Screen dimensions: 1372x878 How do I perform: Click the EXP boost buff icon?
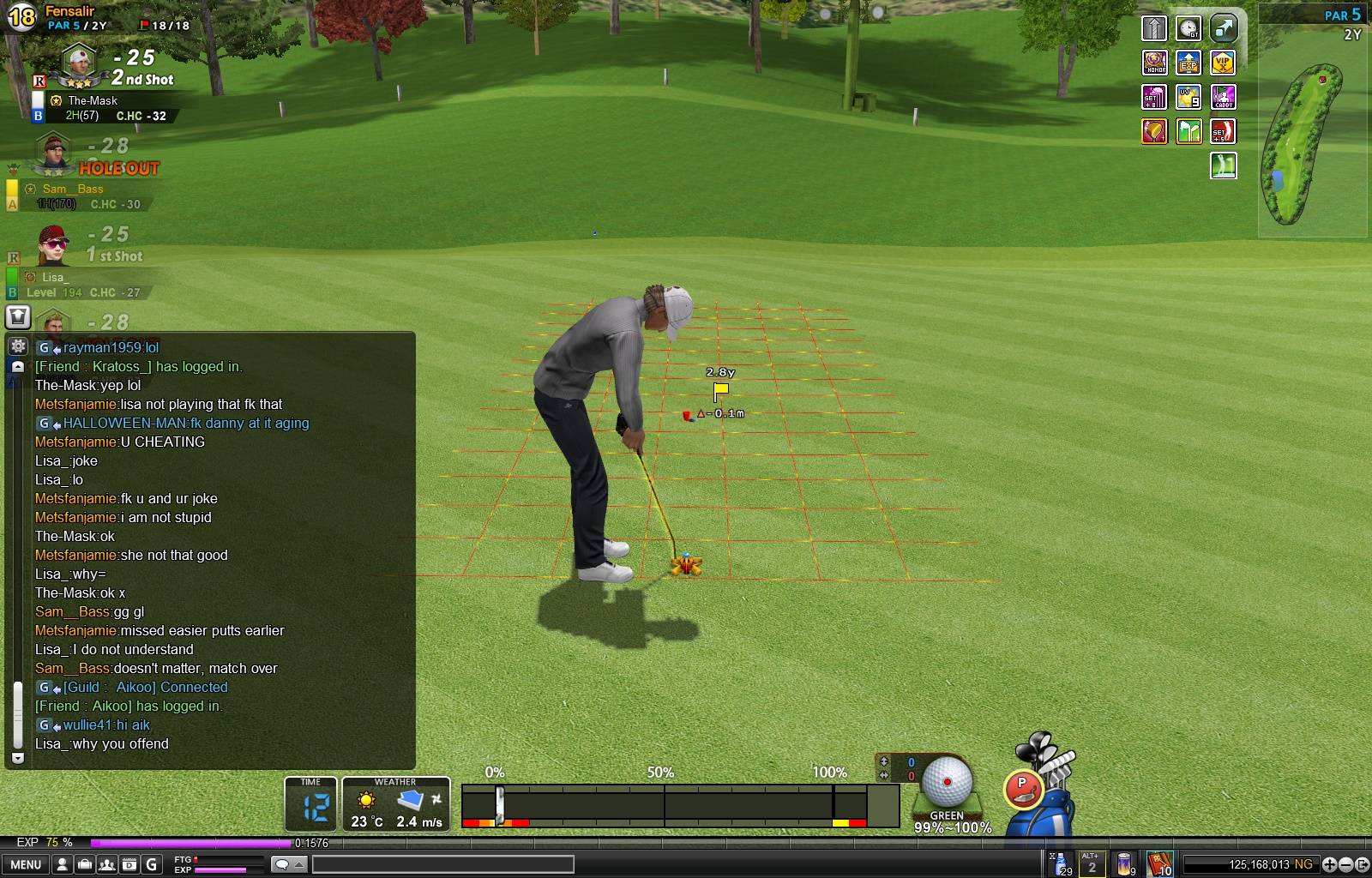pyautogui.click(x=1188, y=63)
